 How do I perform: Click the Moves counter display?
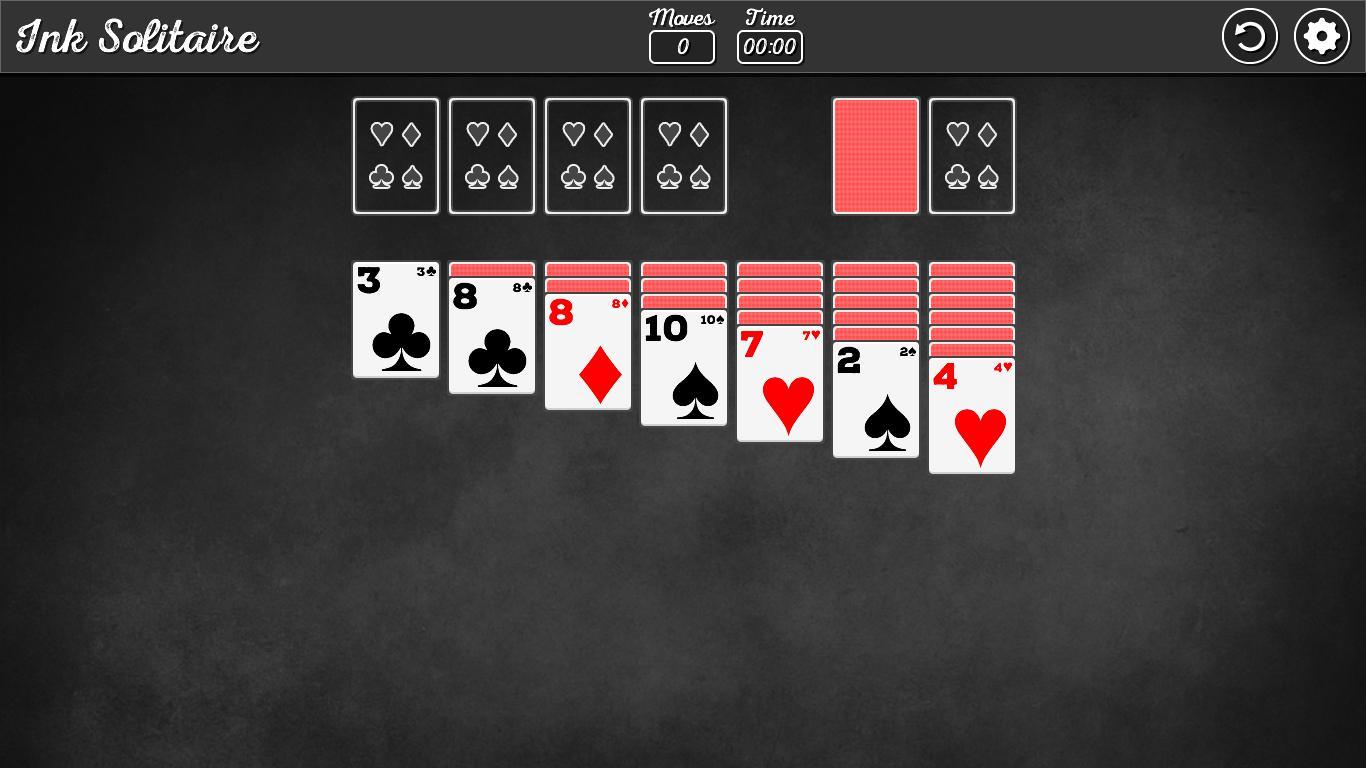[x=681, y=46]
